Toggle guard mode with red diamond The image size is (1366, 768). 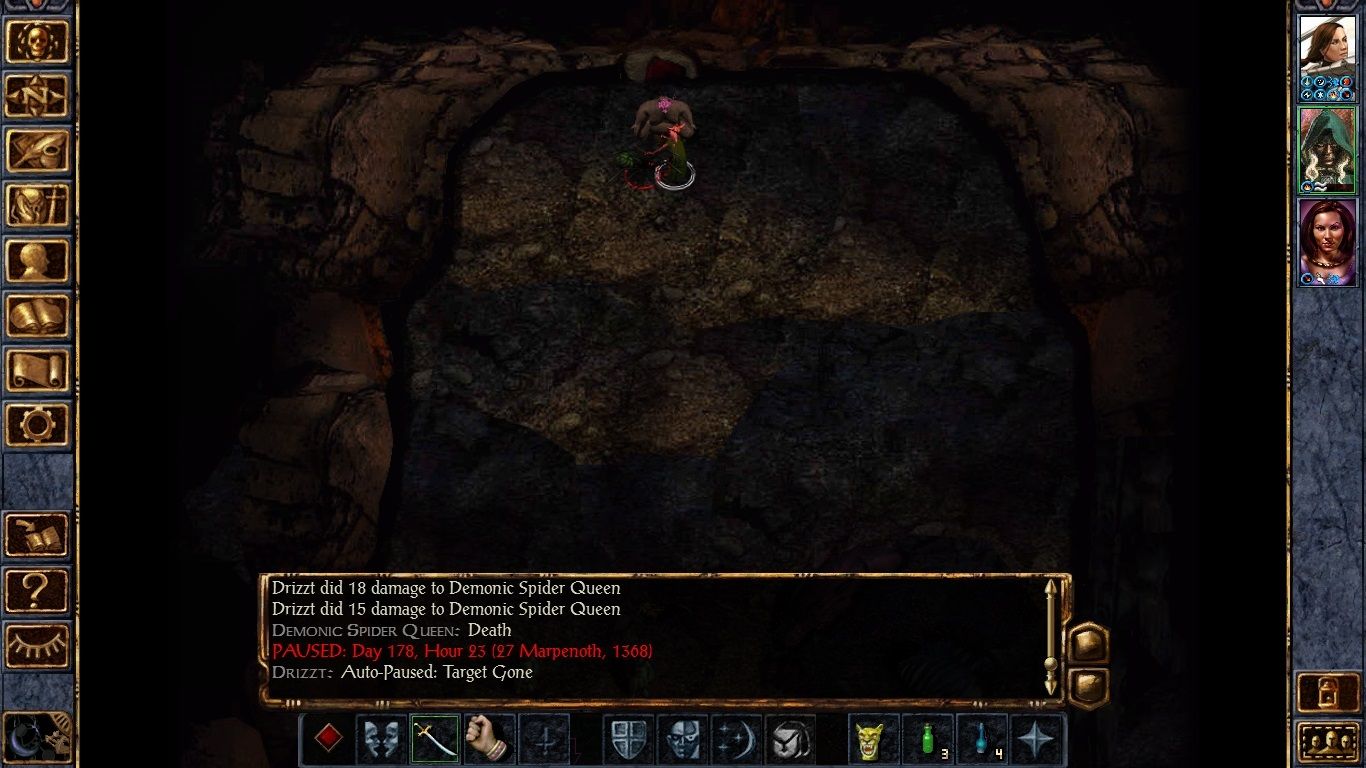tap(327, 738)
